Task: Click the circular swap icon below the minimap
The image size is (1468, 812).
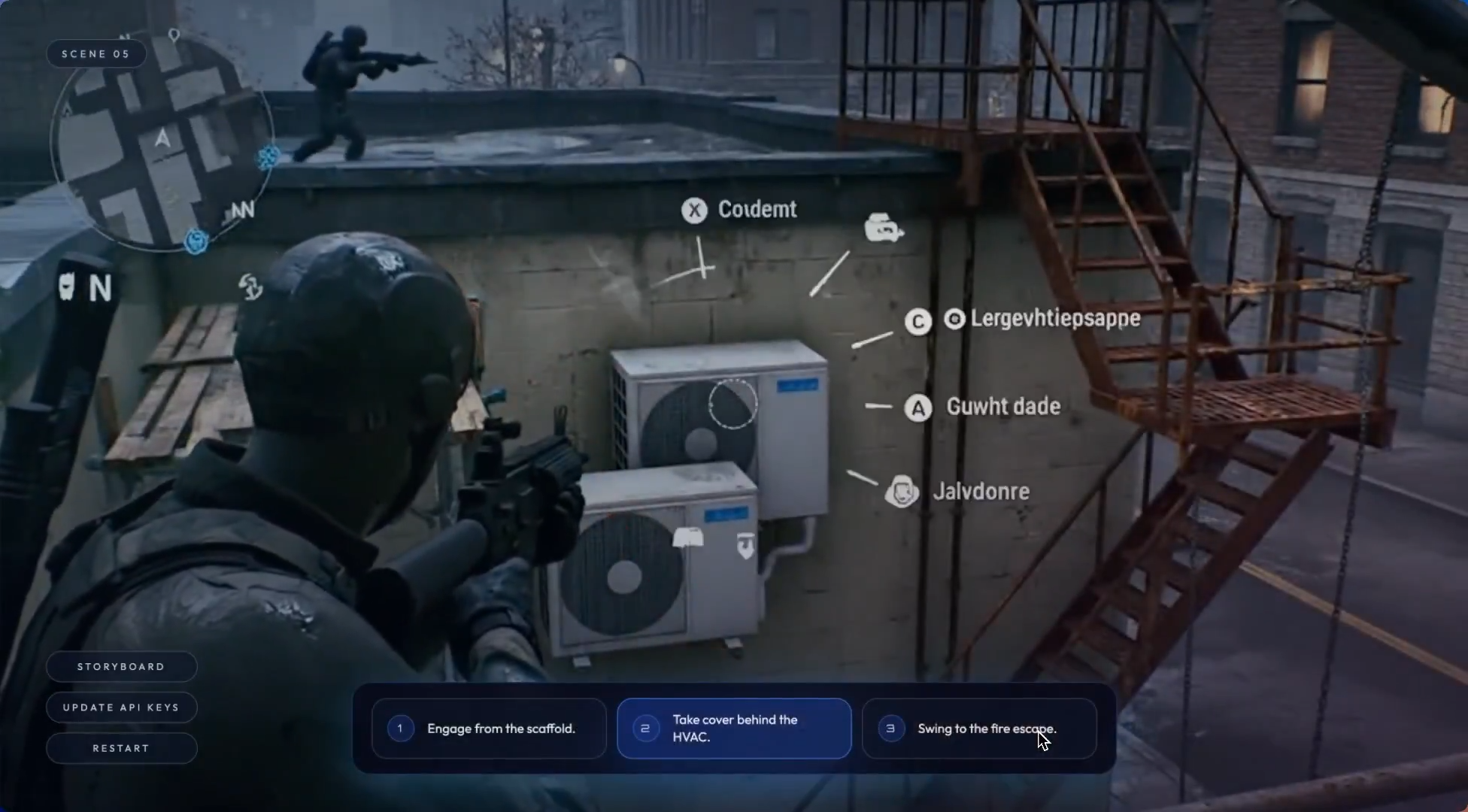Action: pos(250,286)
